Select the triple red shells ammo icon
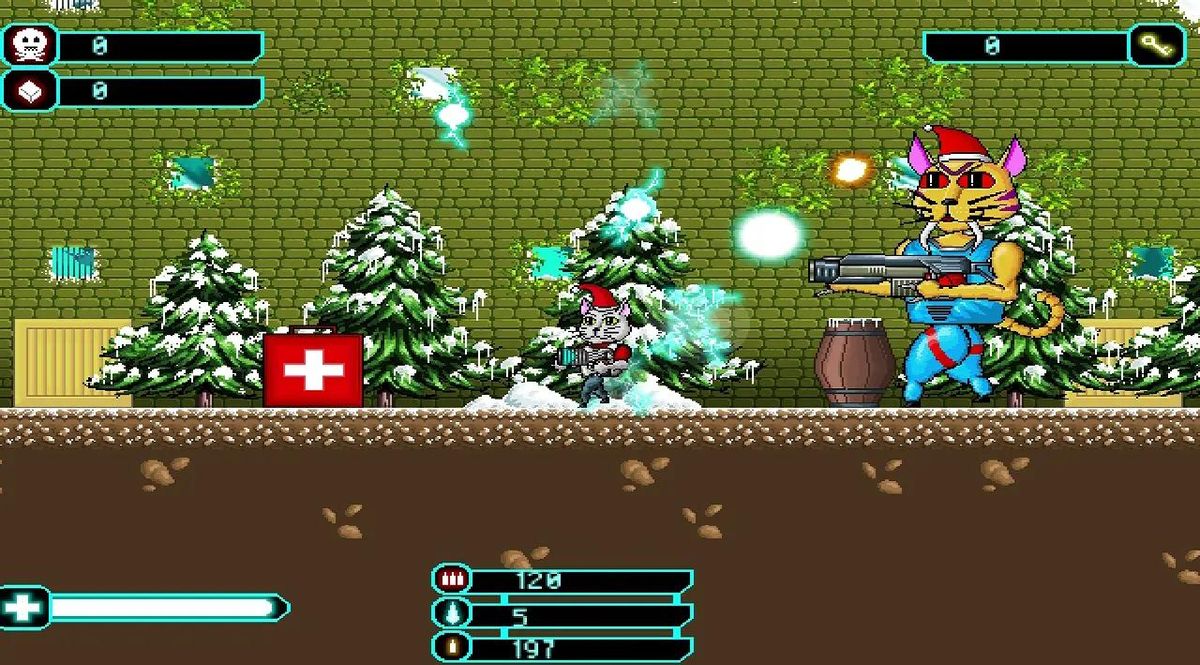 coord(452,580)
